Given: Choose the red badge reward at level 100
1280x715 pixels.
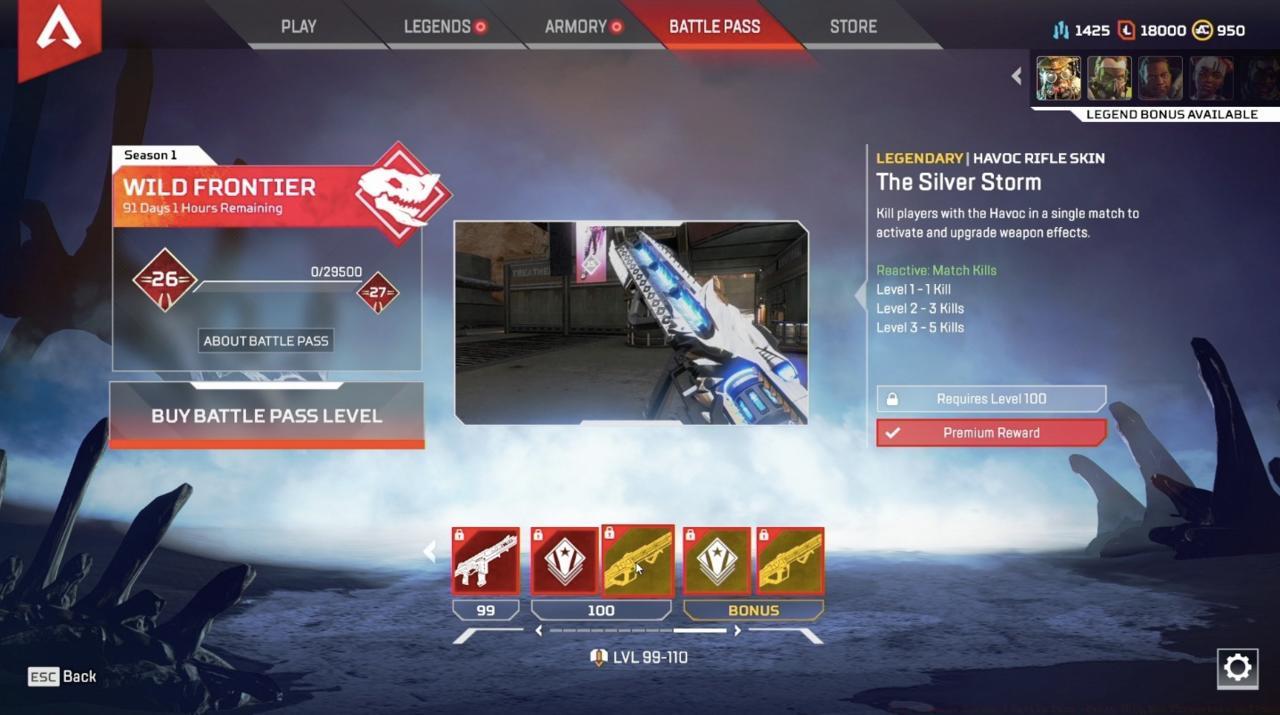Looking at the screenshot, I should coord(564,561).
